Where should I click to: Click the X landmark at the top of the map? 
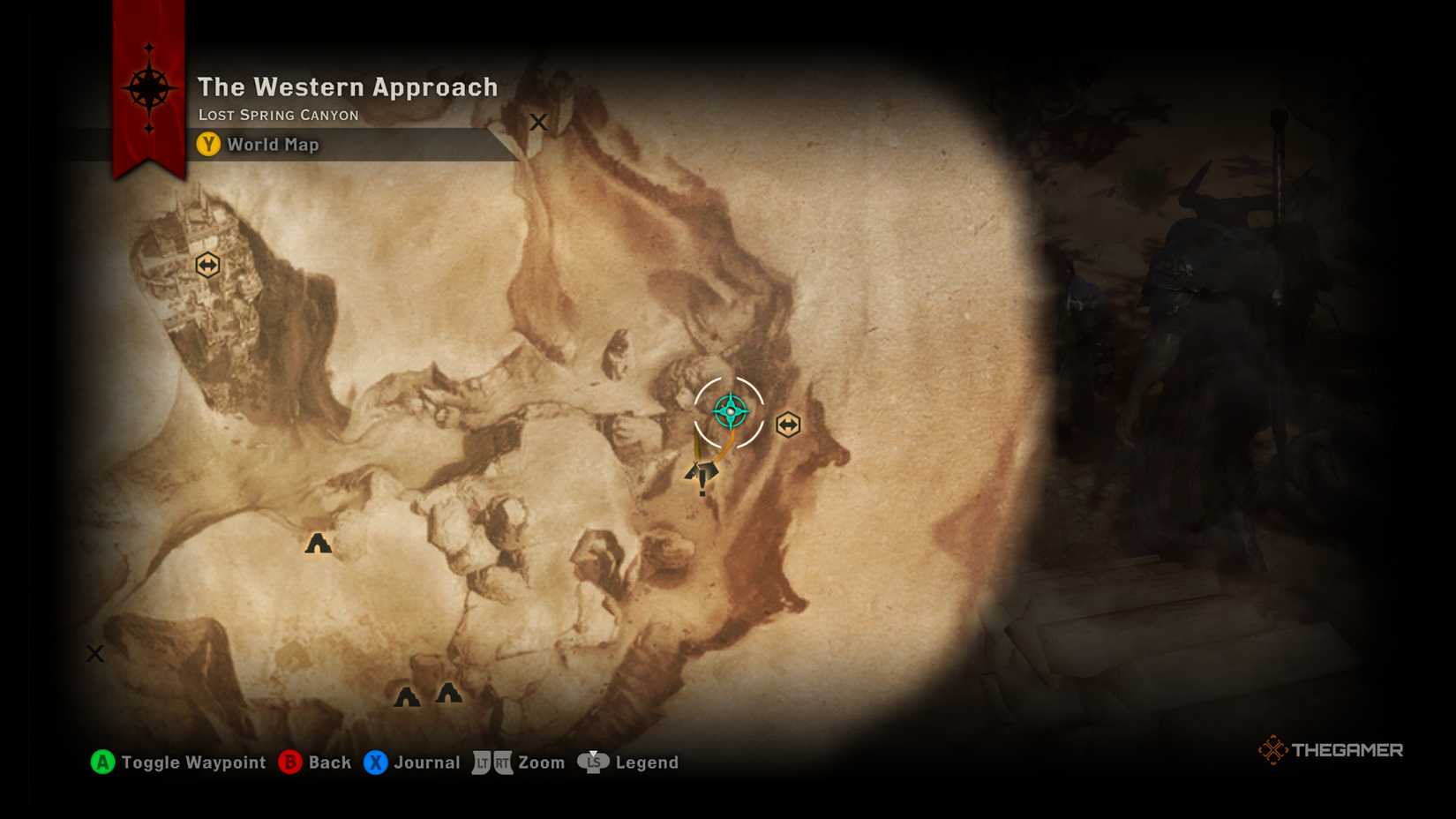point(538,122)
